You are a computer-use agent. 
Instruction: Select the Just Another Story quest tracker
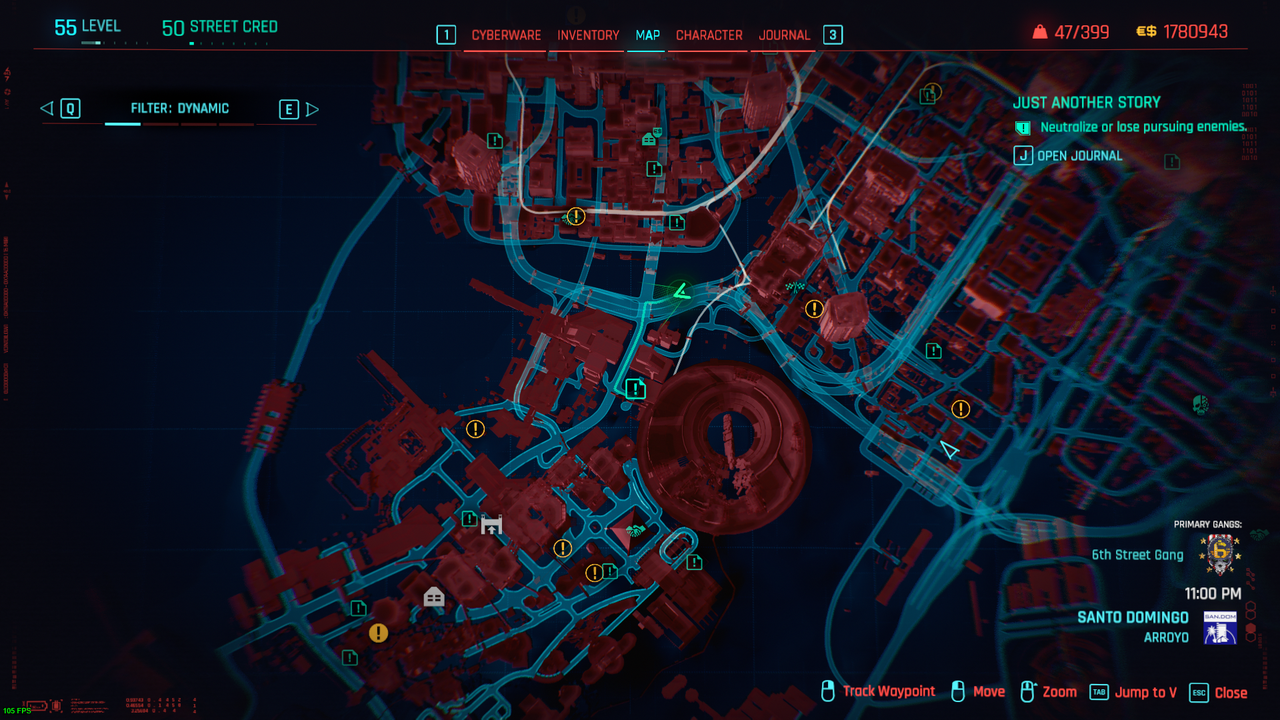click(1086, 102)
